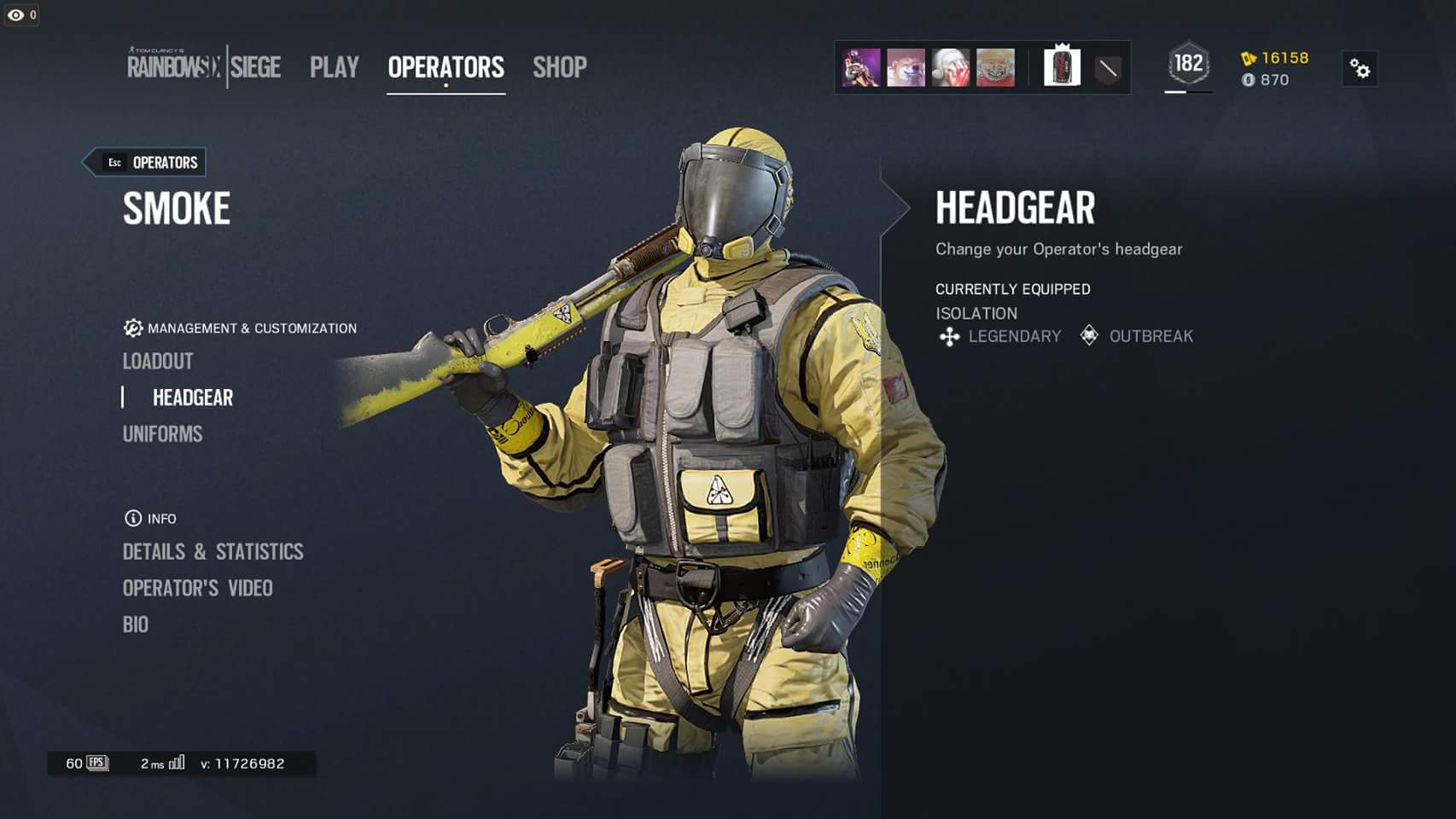1456x819 pixels.
Task: Open Details & Statistics
Action: click(x=213, y=552)
